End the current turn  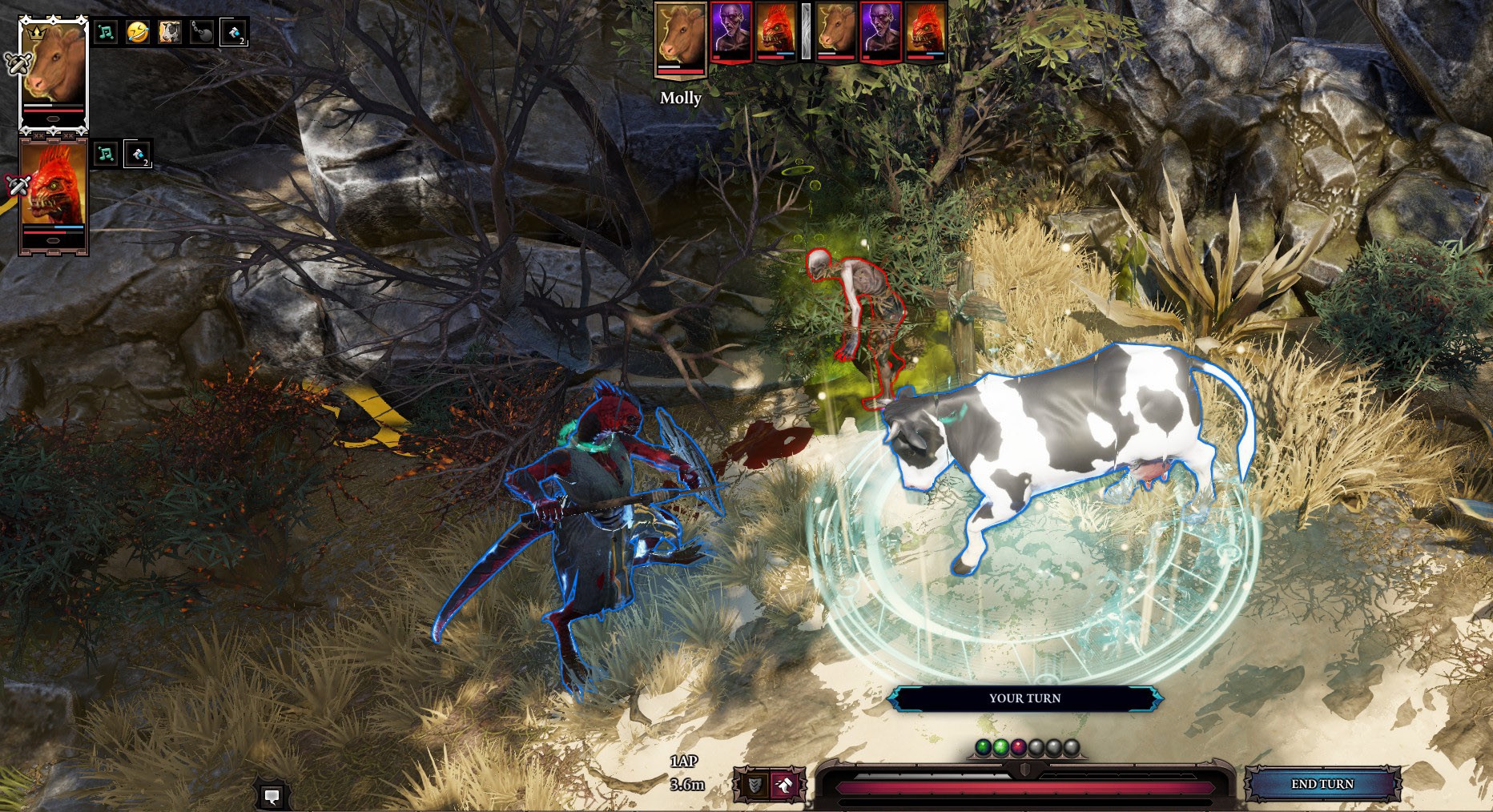(x=1322, y=784)
